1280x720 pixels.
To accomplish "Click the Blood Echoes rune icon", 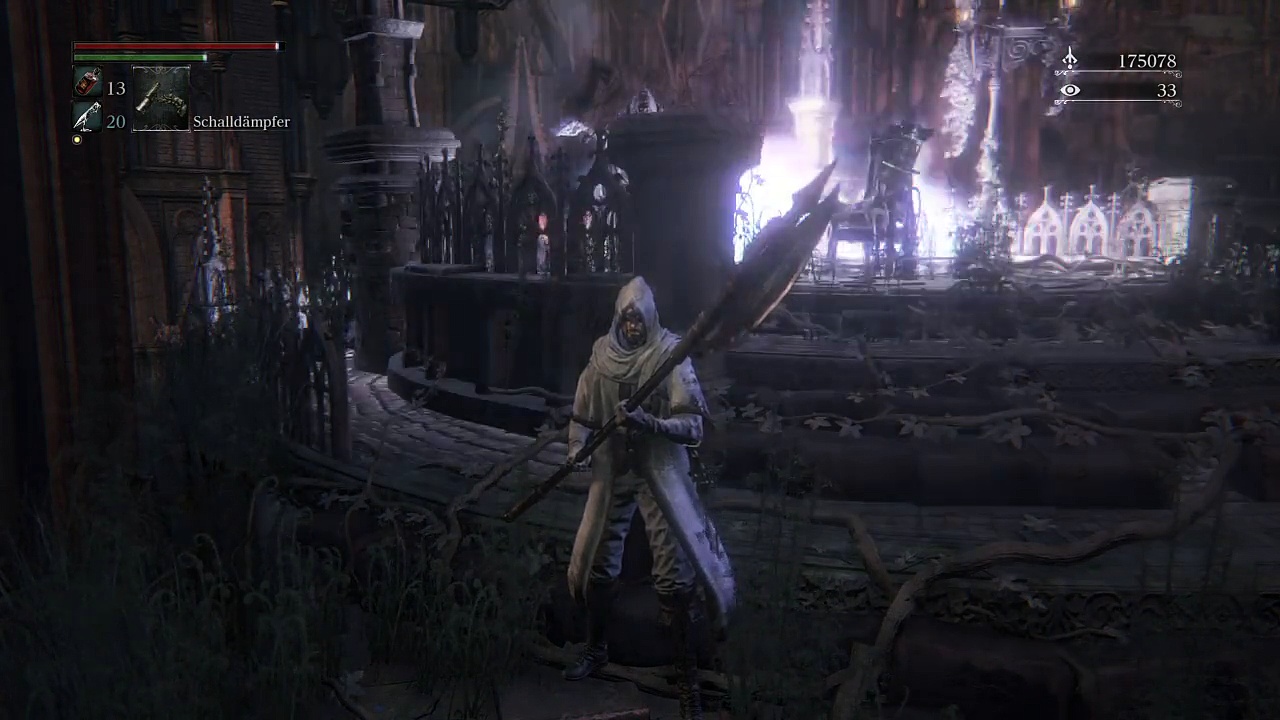I will [x=1070, y=61].
